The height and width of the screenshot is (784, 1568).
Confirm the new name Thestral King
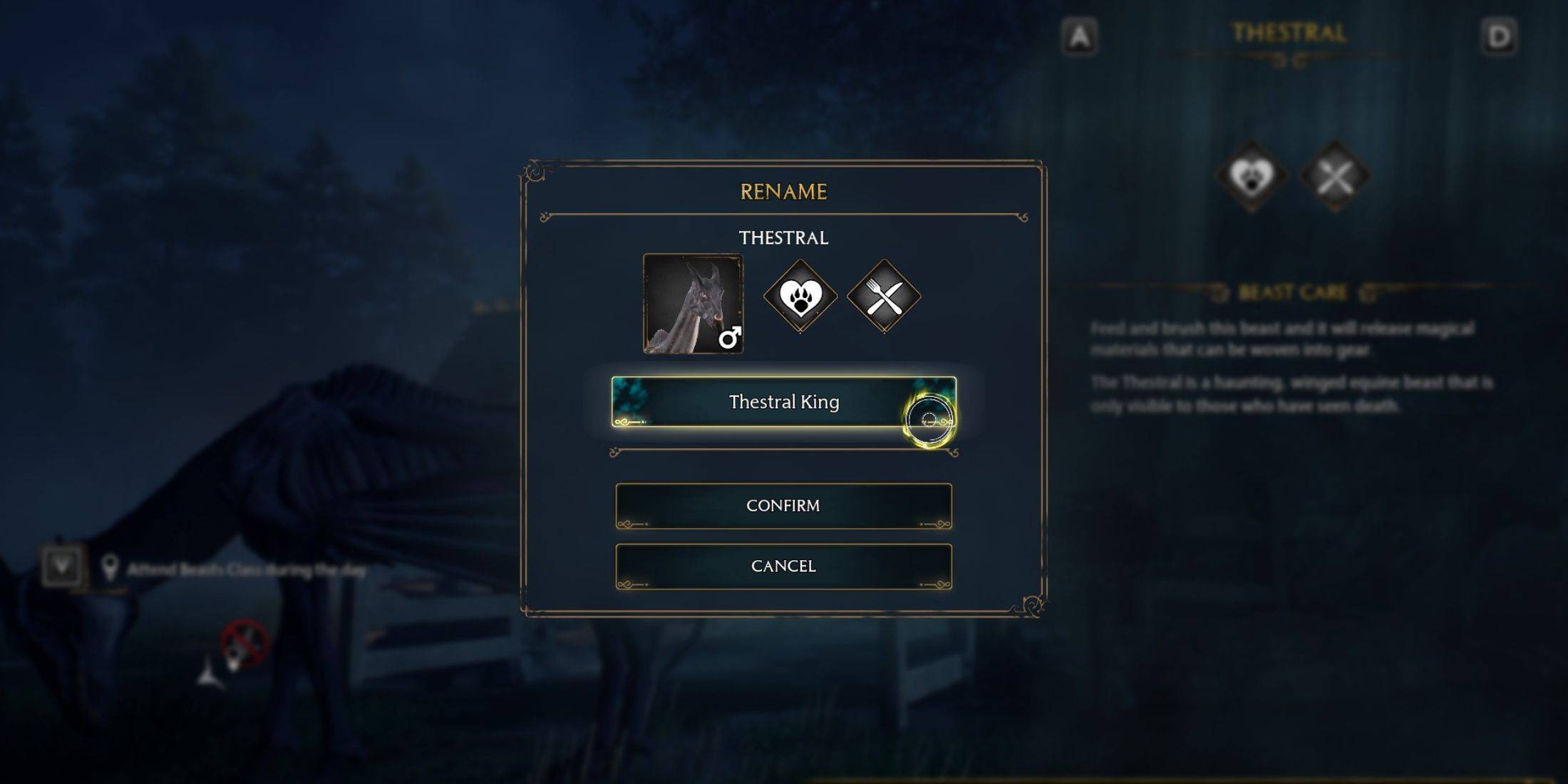[784, 505]
